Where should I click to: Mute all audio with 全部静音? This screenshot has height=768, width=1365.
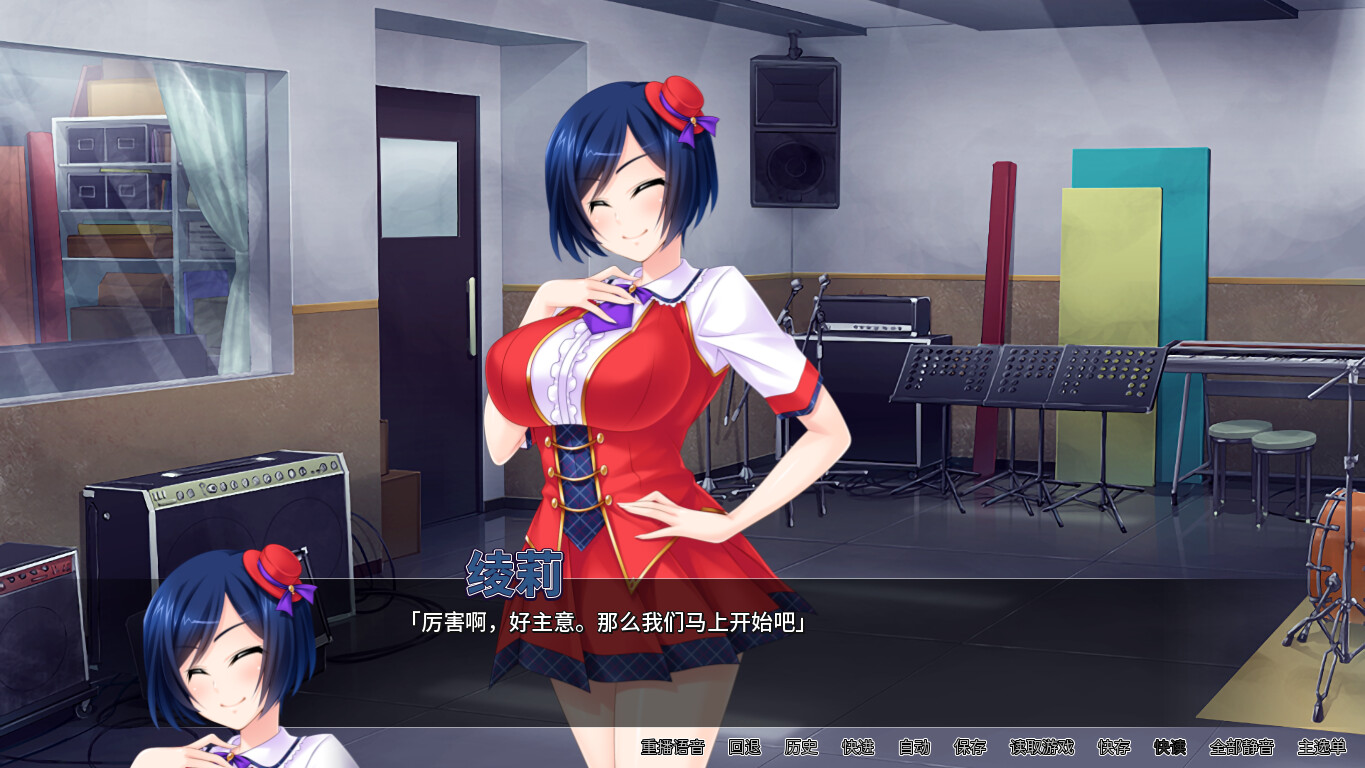point(1241,747)
